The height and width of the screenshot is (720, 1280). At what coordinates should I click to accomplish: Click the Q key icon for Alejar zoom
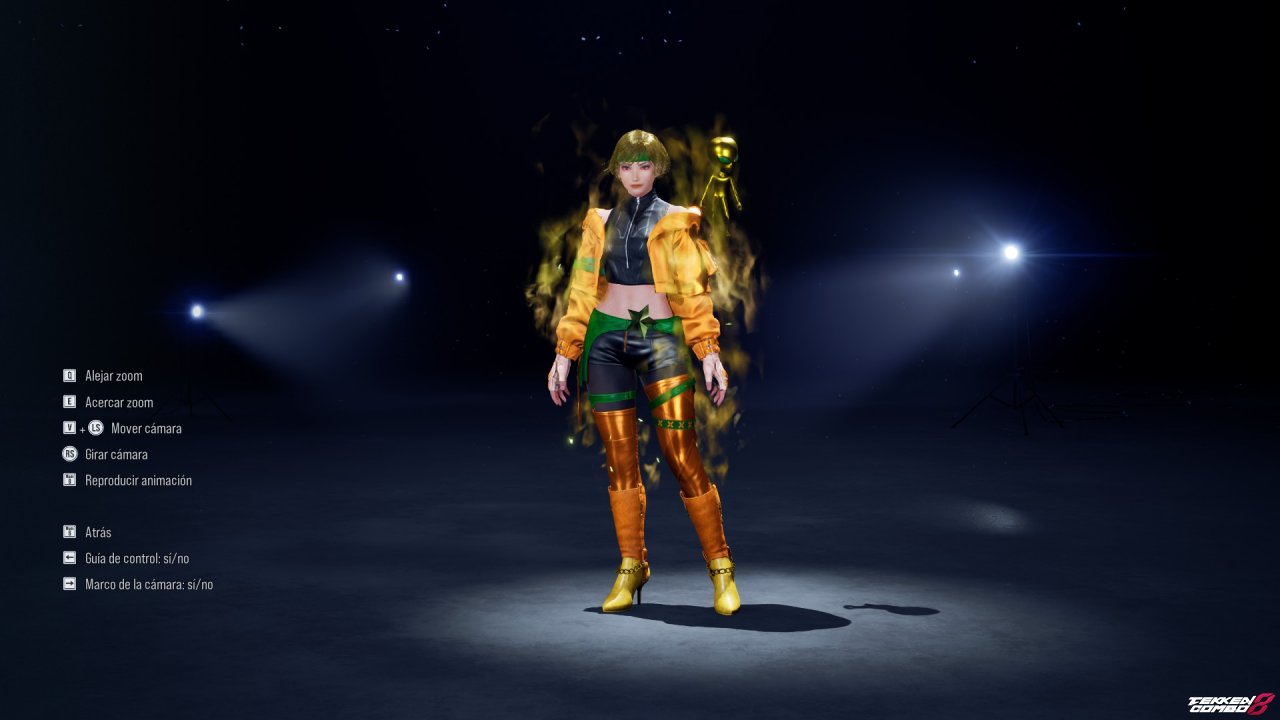click(68, 375)
